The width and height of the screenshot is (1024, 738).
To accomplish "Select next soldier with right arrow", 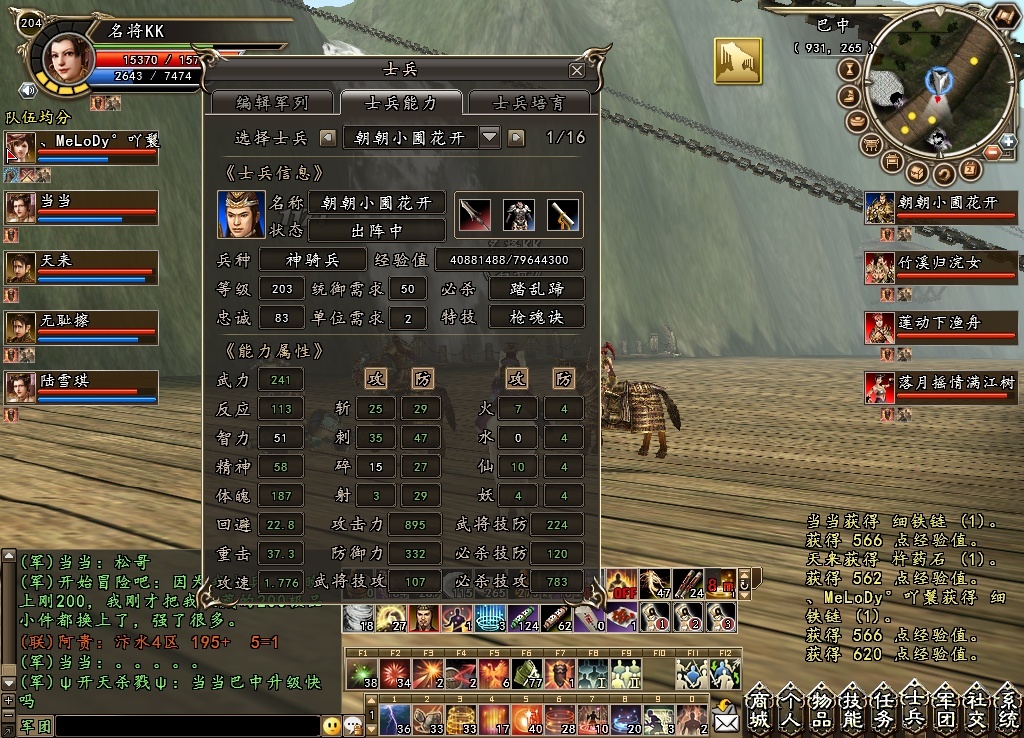I will coord(516,137).
